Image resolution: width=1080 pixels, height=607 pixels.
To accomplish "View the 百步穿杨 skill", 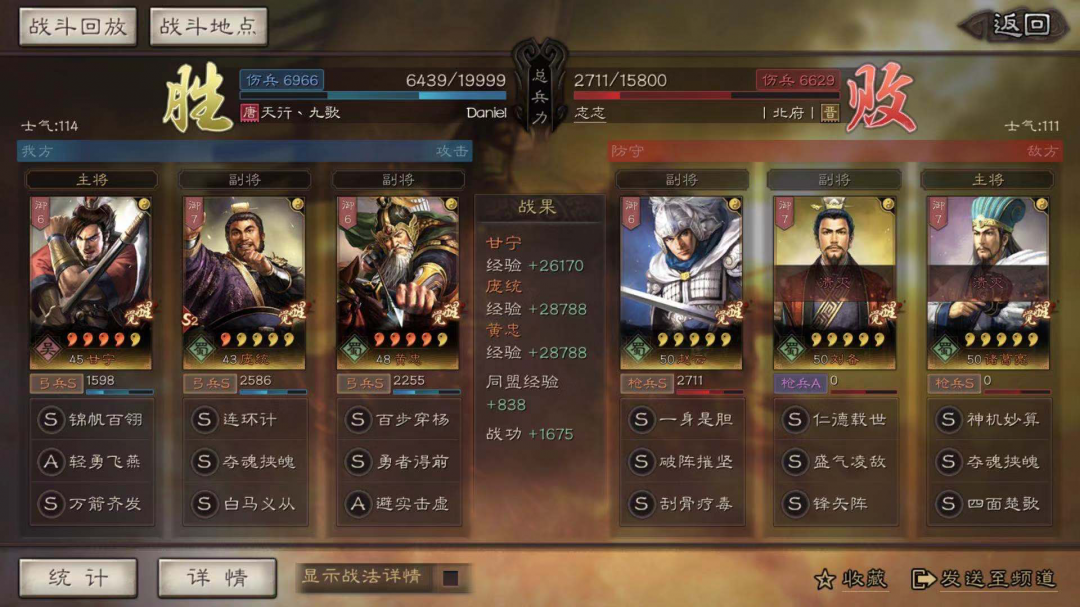I will [398, 419].
